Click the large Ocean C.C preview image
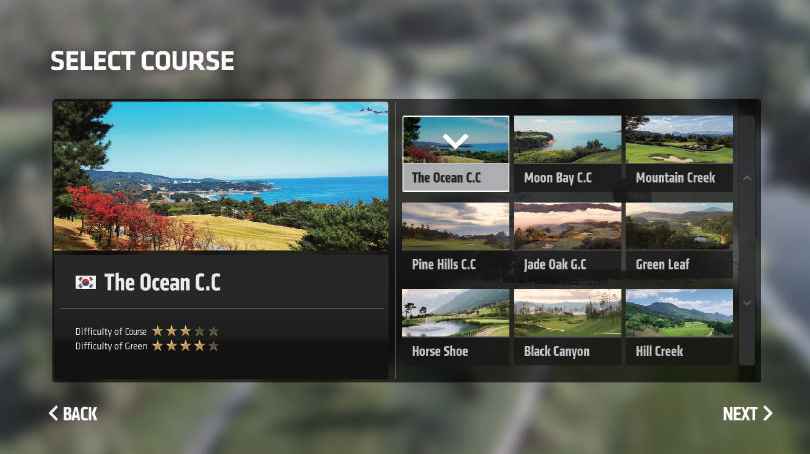Screen dimensions: 810x454 [221, 176]
